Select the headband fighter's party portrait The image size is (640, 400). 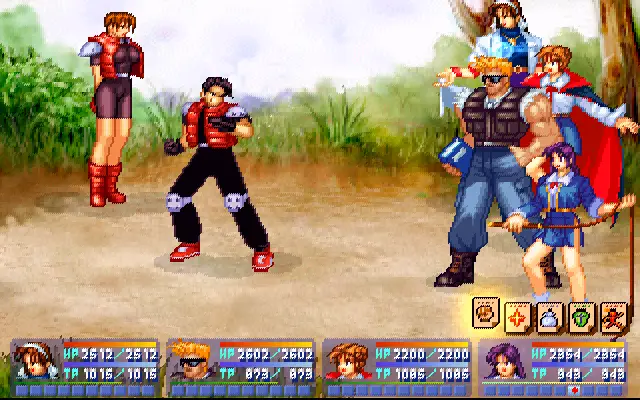[36, 362]
